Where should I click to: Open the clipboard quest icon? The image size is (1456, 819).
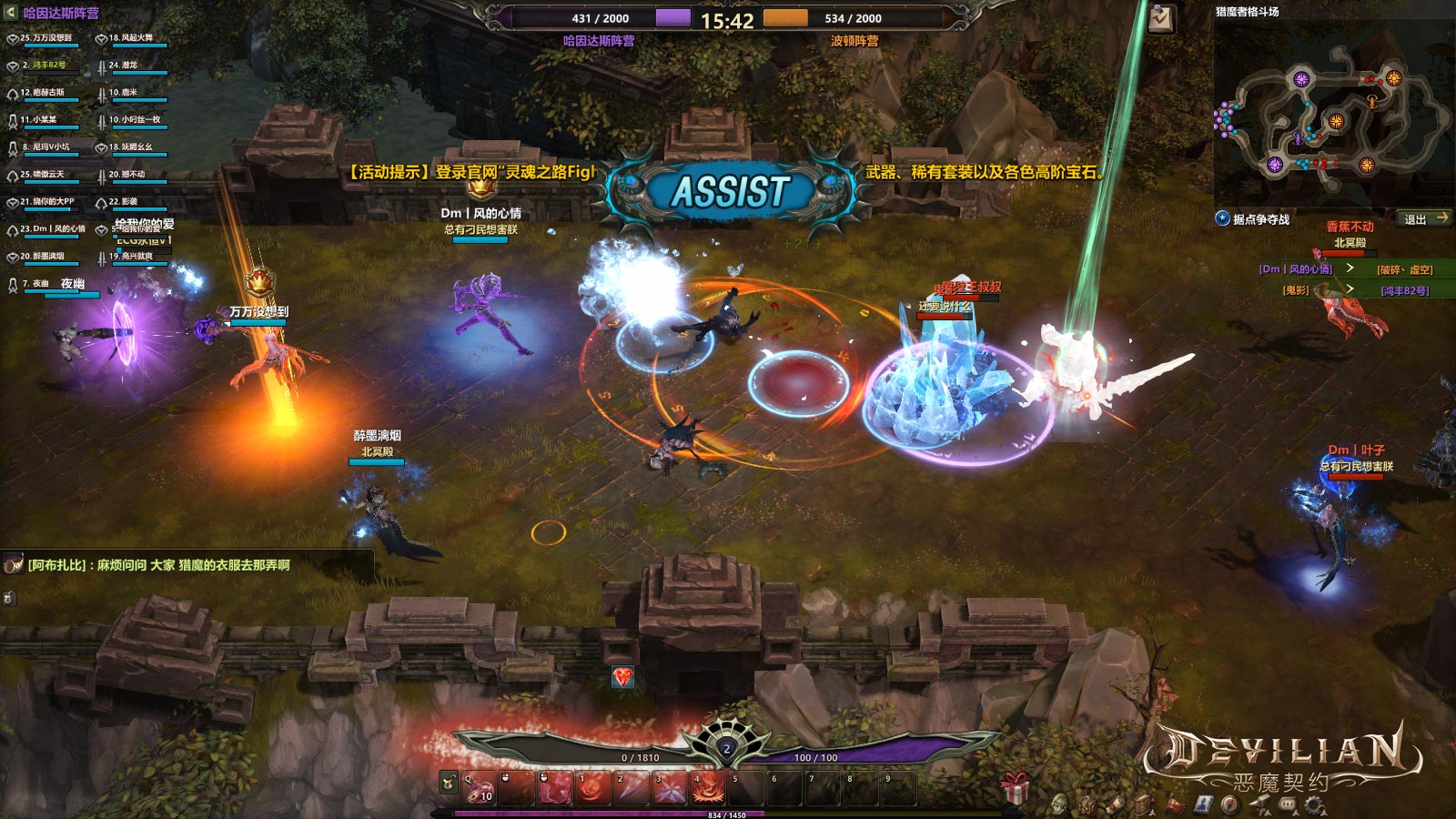[1160, 18]
